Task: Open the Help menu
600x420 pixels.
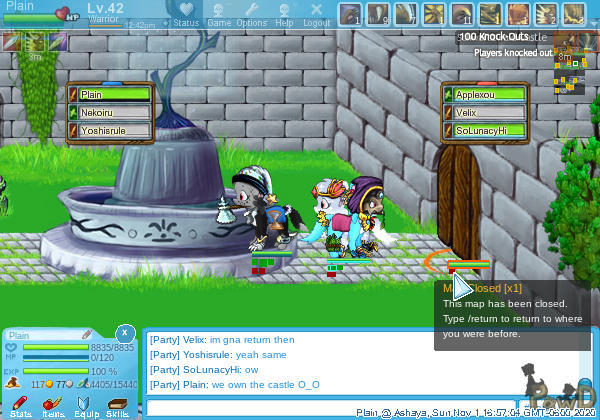Action: pyautogui.click(x=284, y=15)
